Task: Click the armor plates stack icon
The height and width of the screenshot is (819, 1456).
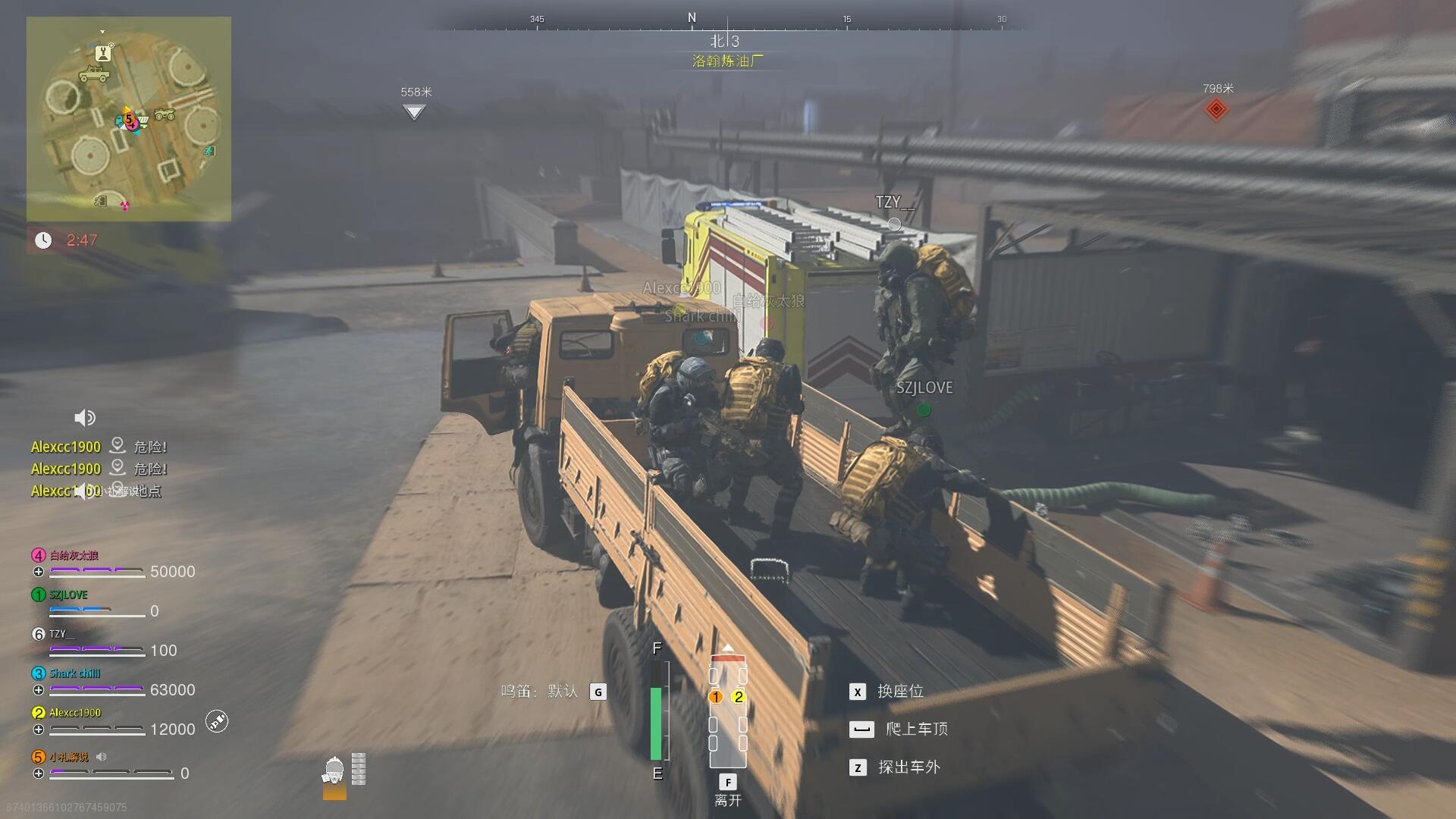Action: pos(359,769)
